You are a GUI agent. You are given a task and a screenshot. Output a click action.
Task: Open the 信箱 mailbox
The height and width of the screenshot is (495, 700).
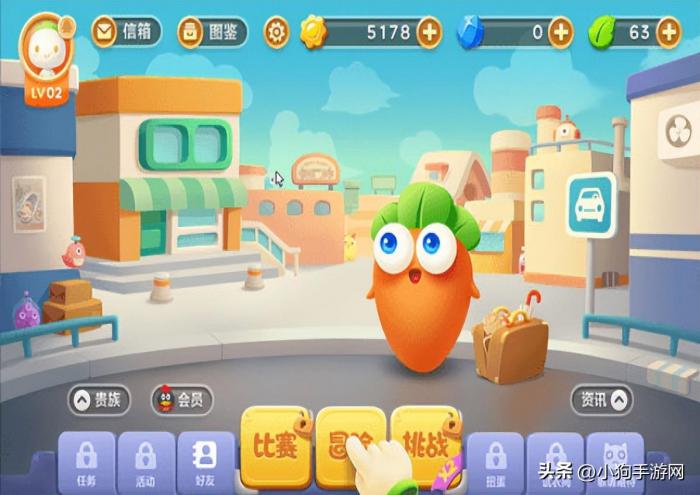click(x=125, y=32)
